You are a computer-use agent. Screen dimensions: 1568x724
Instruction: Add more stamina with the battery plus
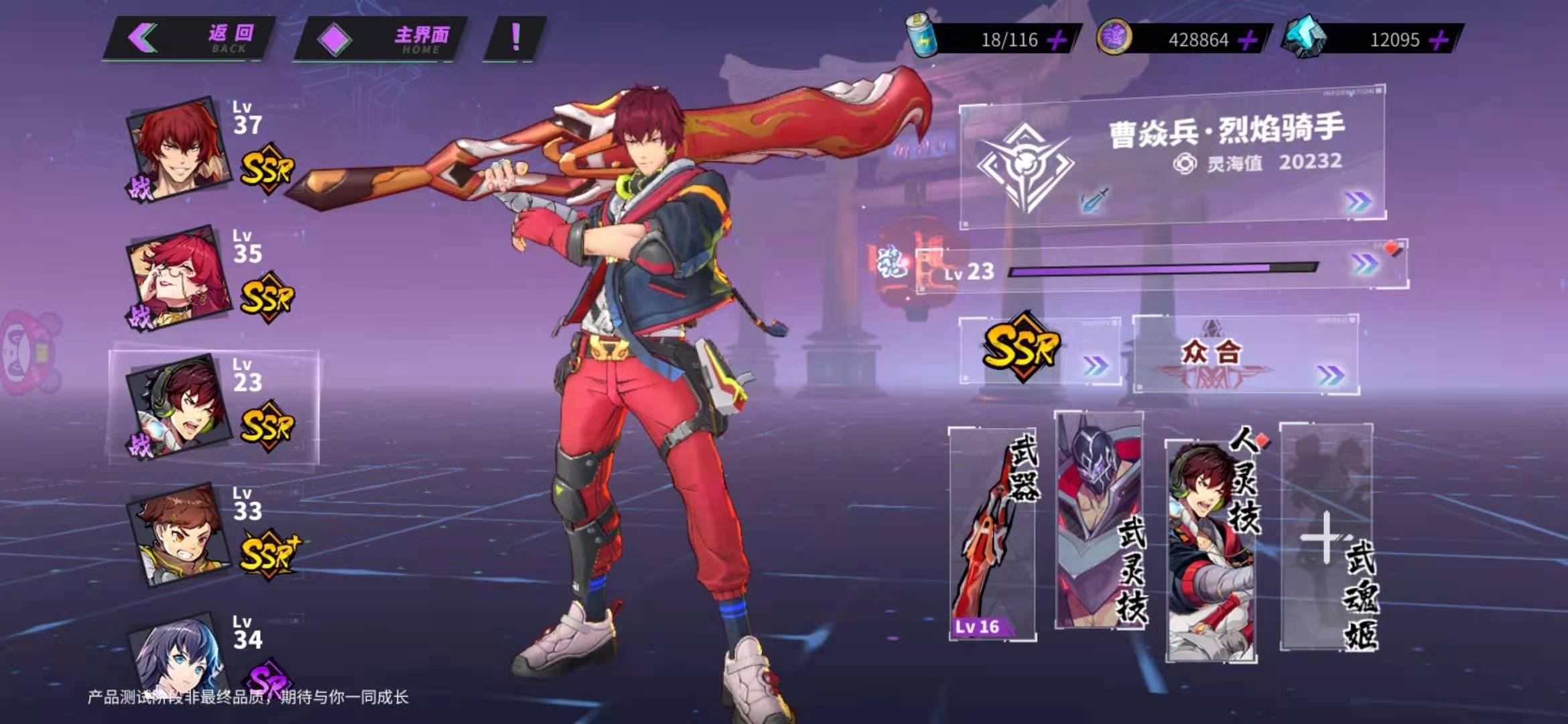(1057, 40)
